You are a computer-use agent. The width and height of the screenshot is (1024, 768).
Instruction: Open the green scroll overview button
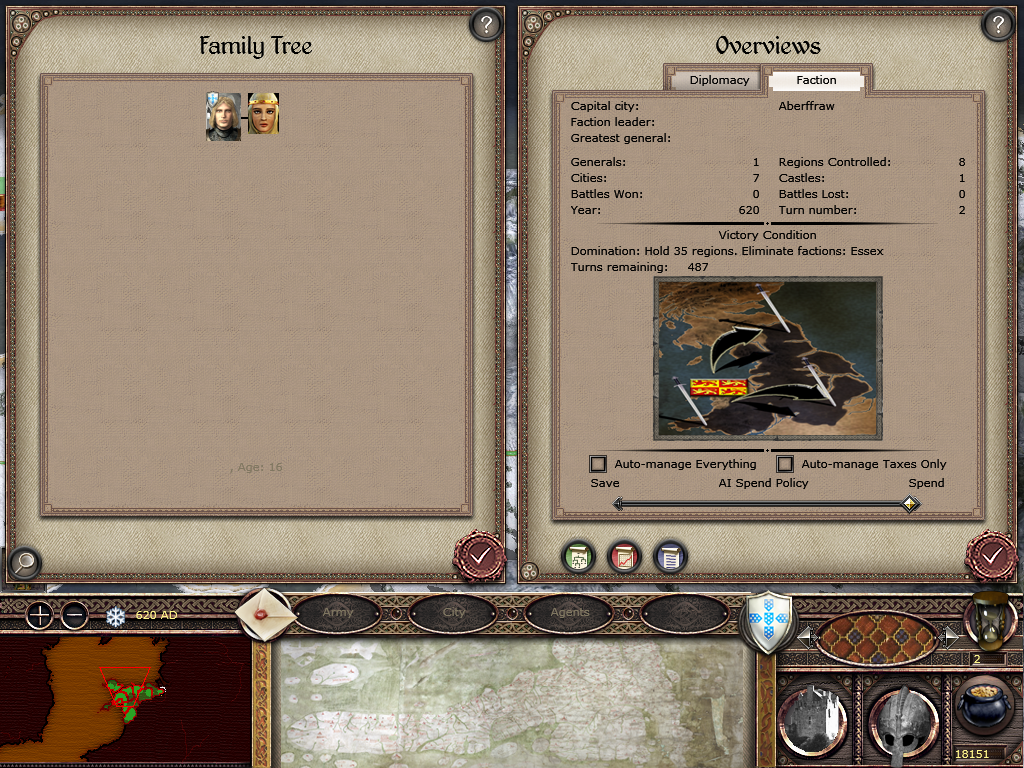pos(577,556)
